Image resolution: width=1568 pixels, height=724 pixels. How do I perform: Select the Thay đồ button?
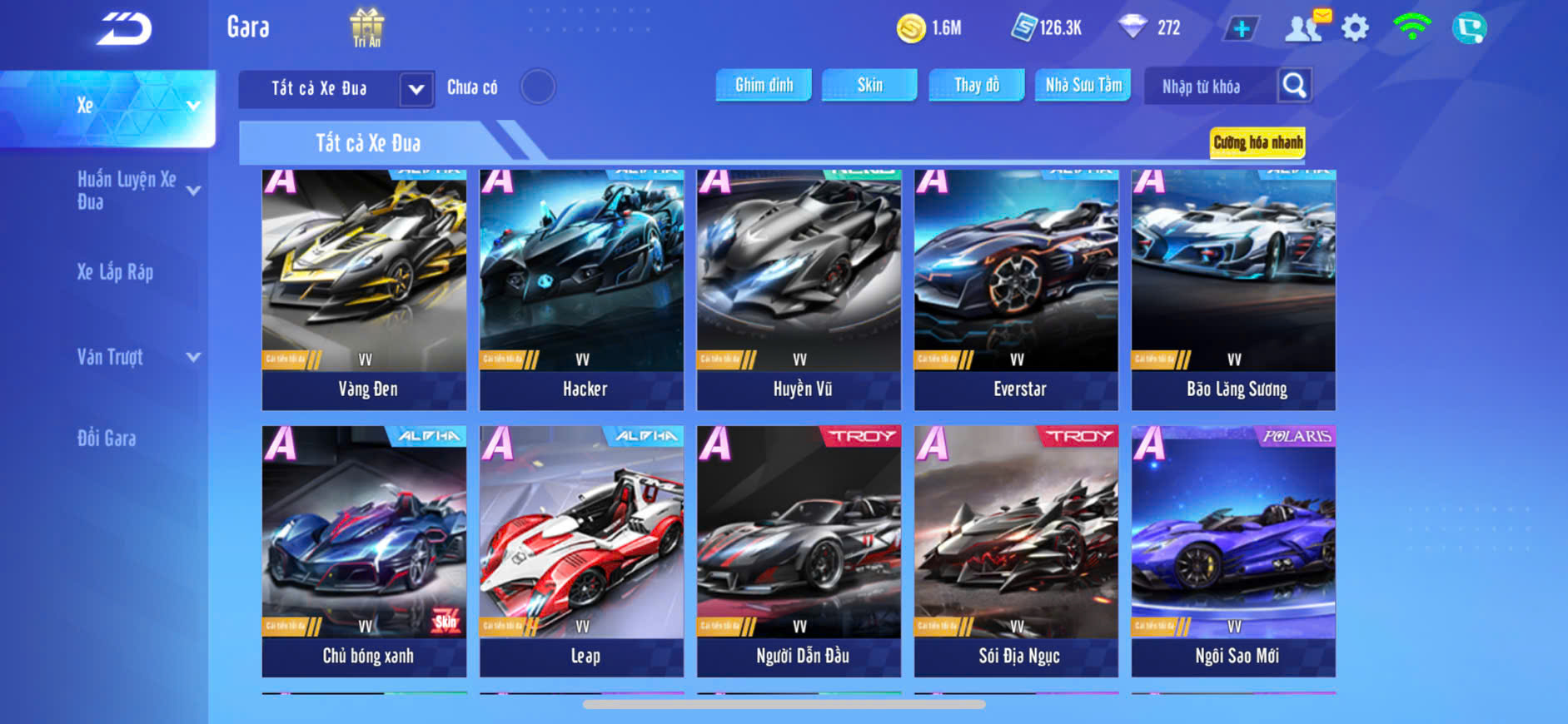[x=976, y=85]
